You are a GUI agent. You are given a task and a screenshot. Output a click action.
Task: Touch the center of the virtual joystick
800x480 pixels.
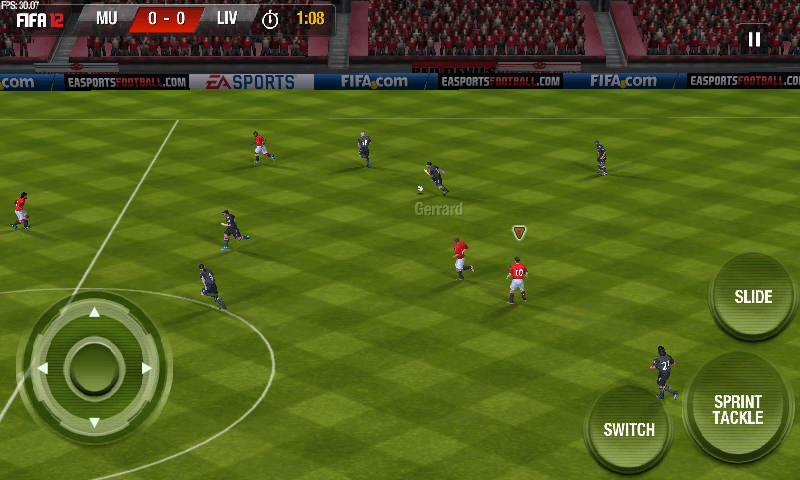pos(94,368)
